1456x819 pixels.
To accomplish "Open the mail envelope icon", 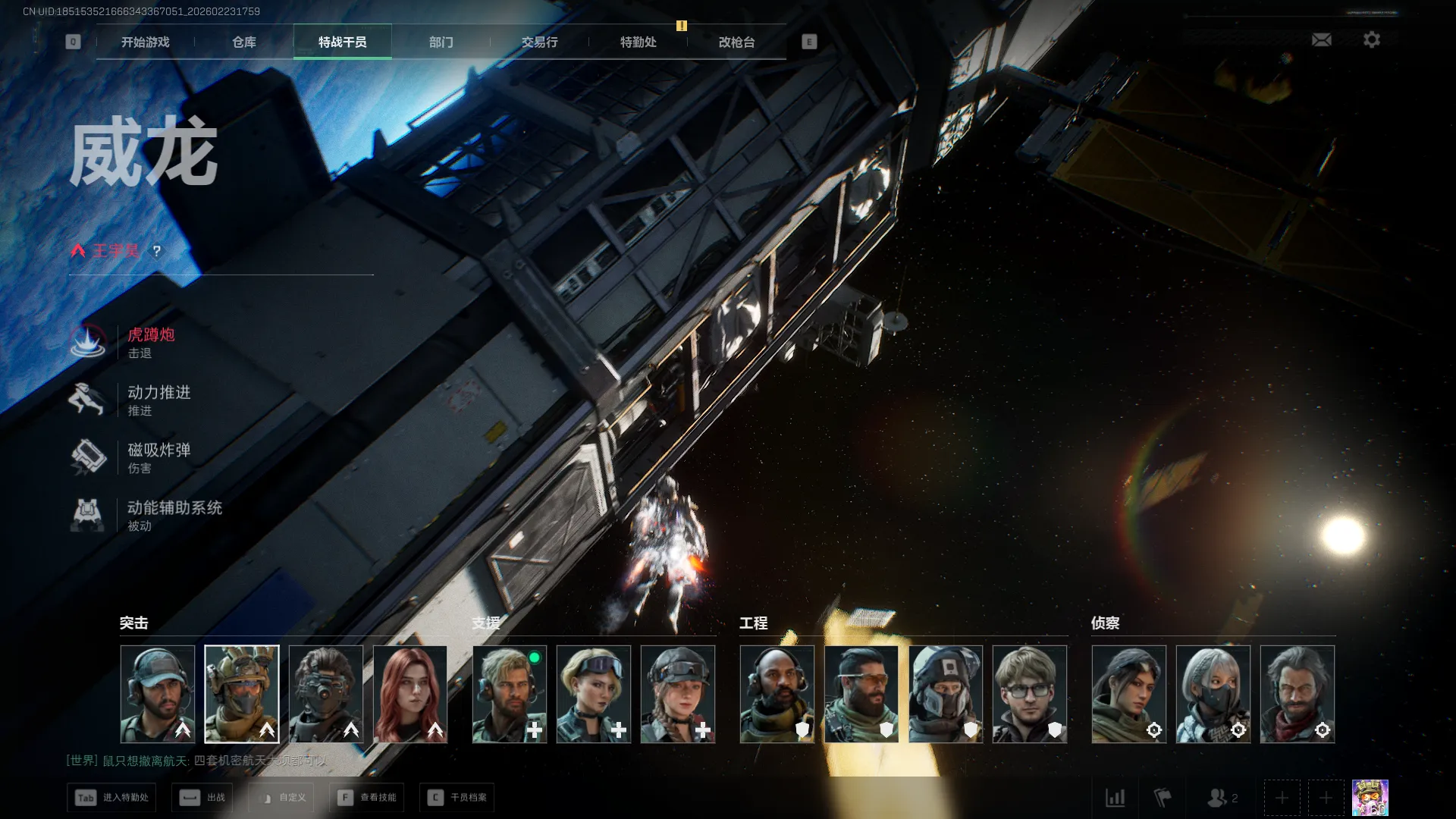I will [x=1321, y=39].
